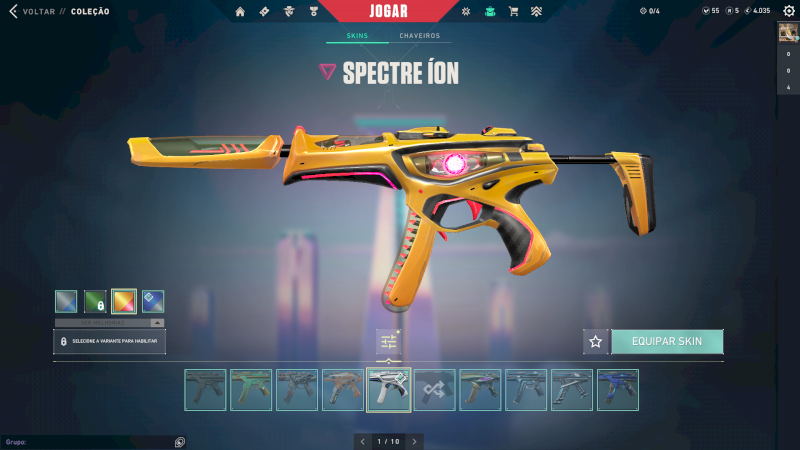
Task: Select the random shuffle skin tile
Action: [x=435, y=390]
